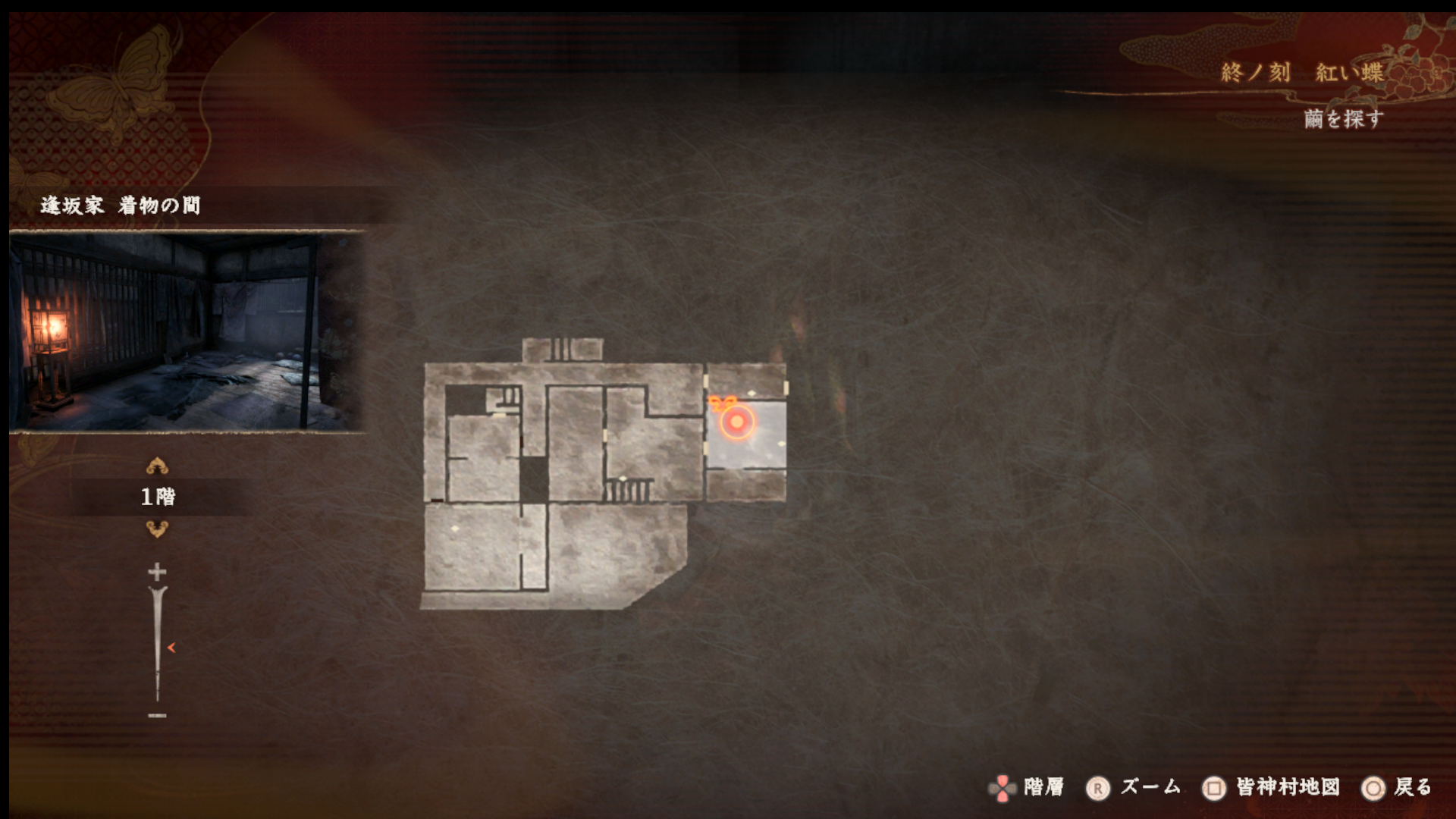The height and width of the screenshot is (819, 1456).
Task: Go back with the 戻る option
Action: tap(1397, 788)
